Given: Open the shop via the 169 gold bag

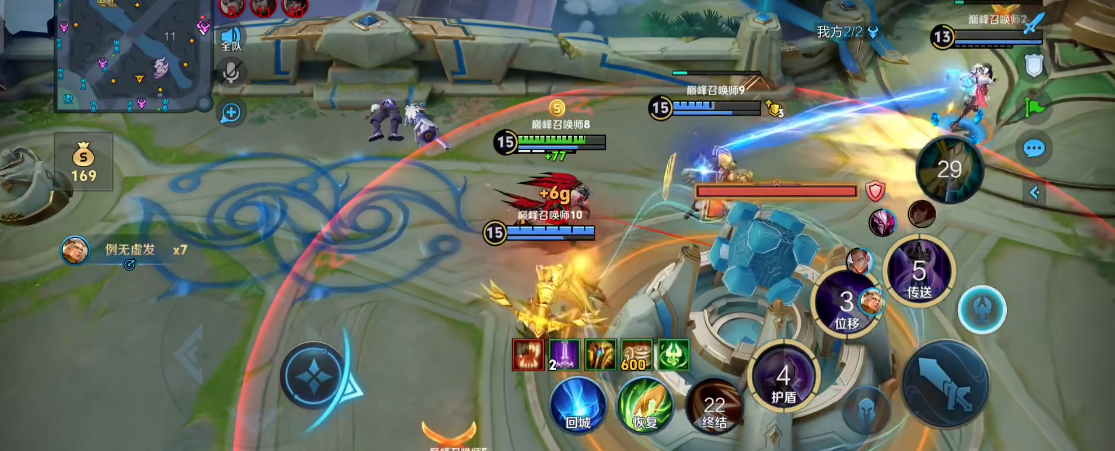Looking at the screenshot, I should 84,163.
